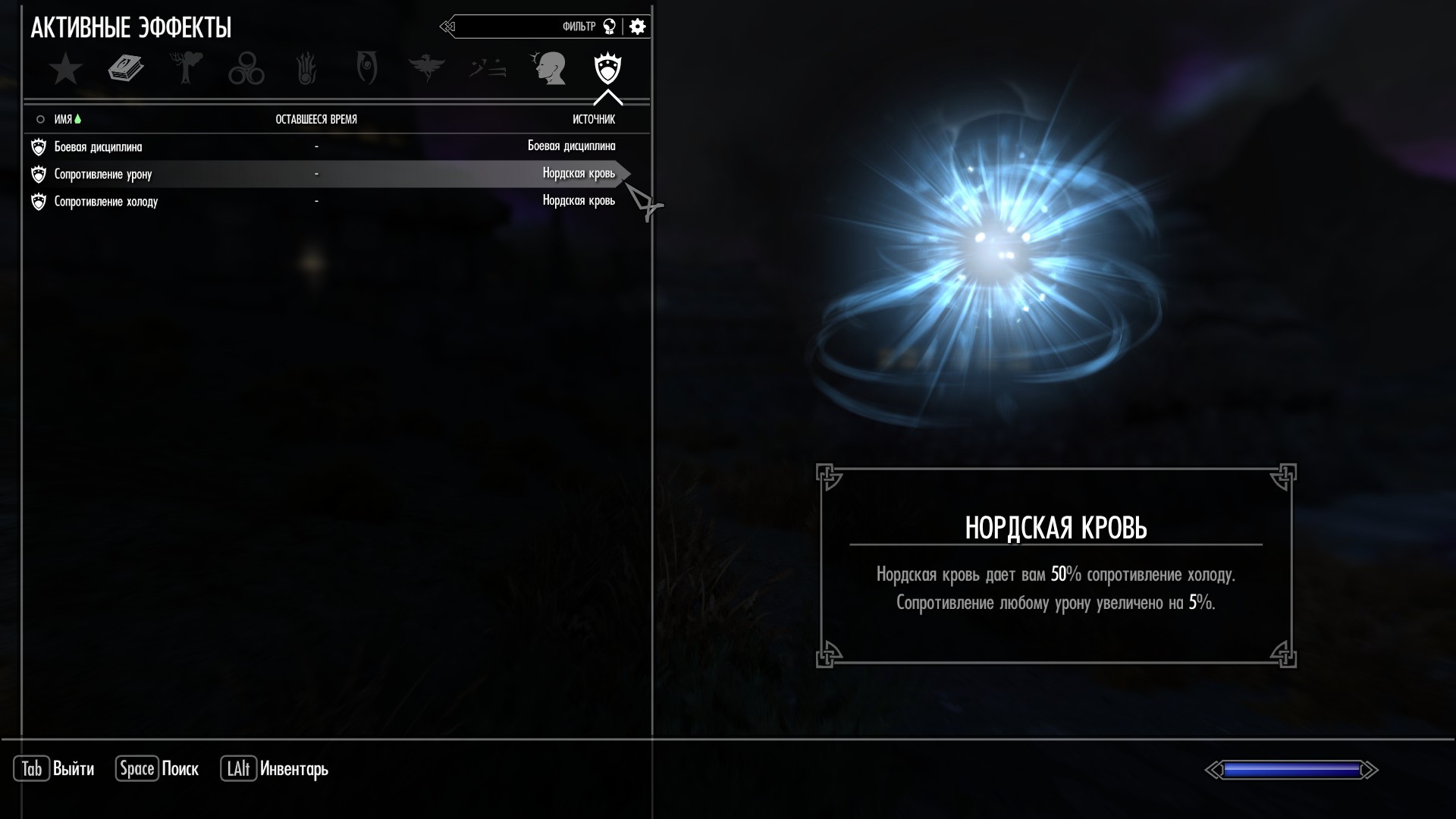Open the winged Restoration category
1456x819 pixels.
point(426,69)
